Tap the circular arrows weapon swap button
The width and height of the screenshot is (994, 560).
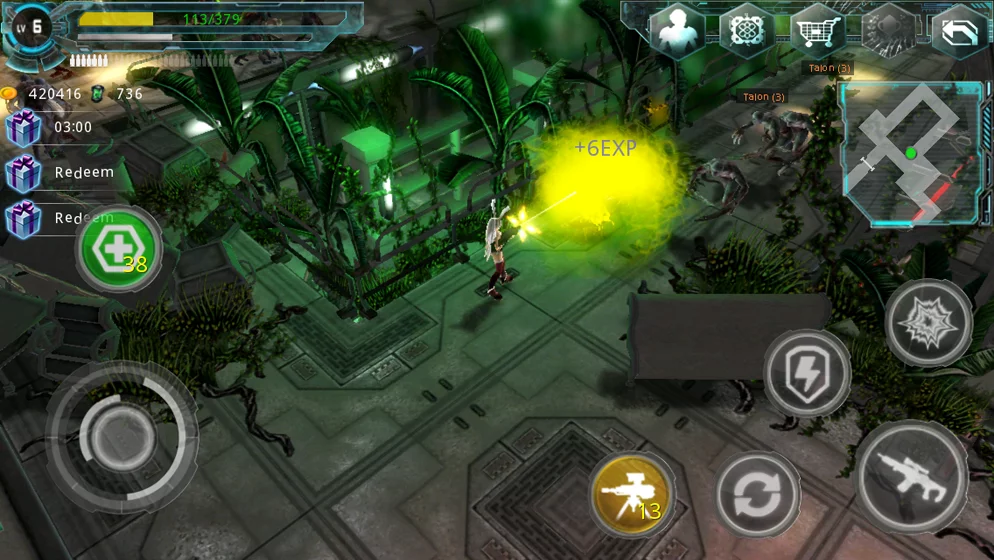[x=757, y=494]
